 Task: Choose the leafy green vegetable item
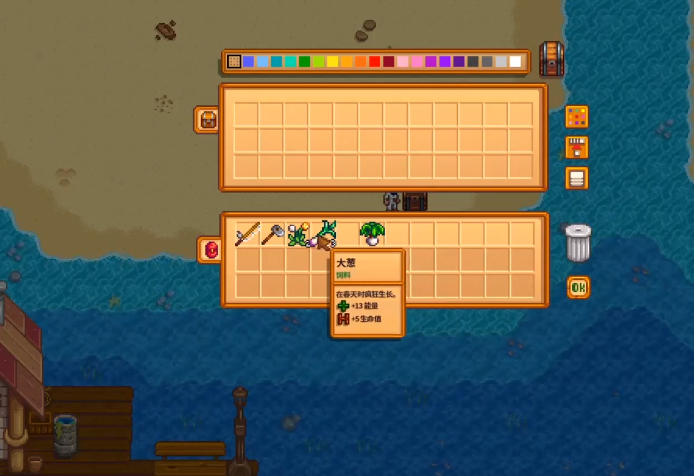372,235
